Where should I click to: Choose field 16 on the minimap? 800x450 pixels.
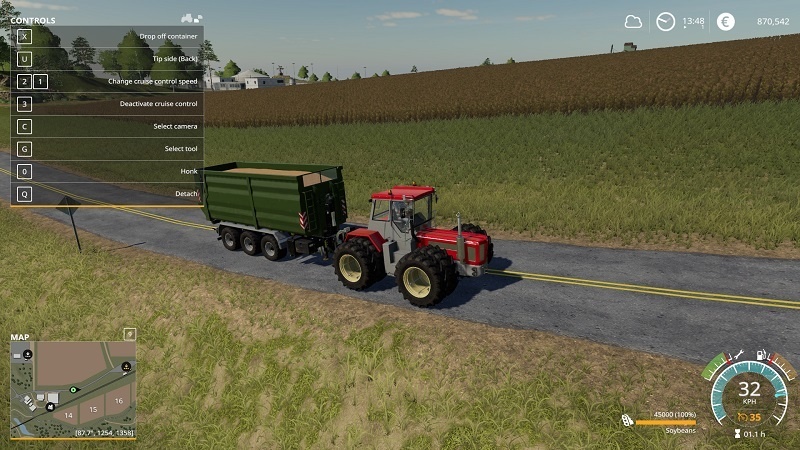tap(118, 400)
